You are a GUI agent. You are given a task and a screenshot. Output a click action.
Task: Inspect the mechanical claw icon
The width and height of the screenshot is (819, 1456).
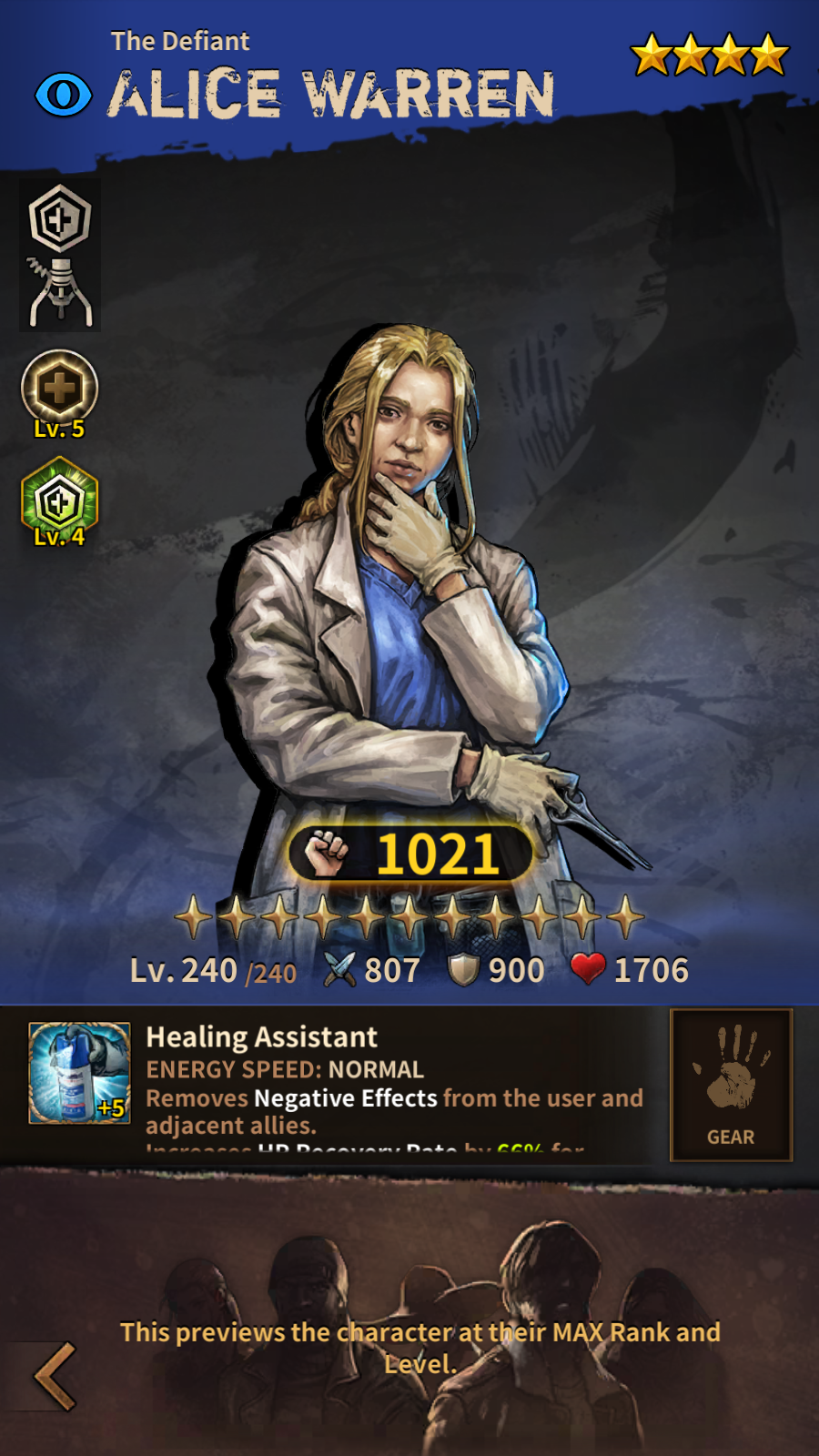coord(60,291)
